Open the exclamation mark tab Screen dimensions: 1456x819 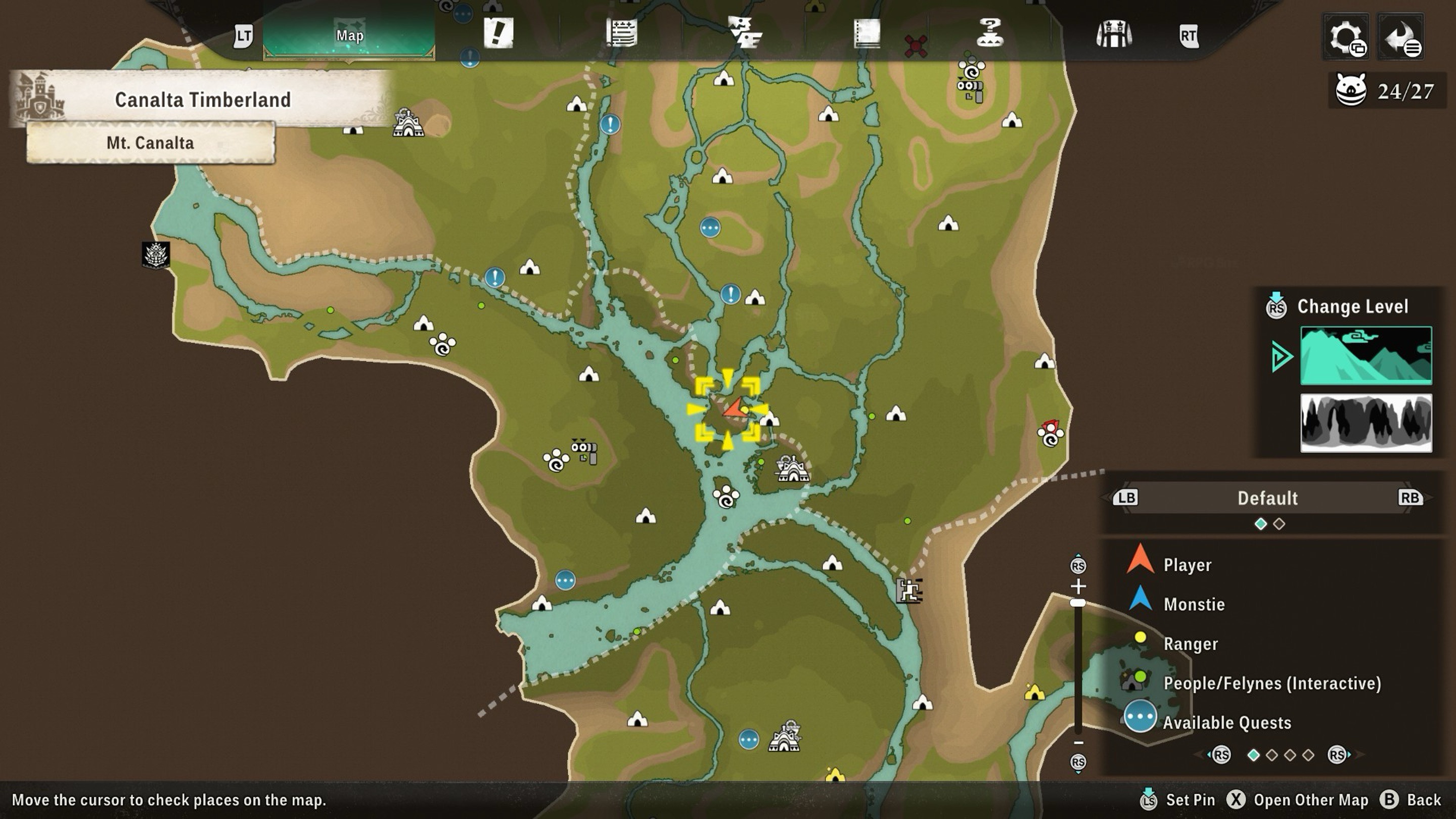[x=498, y=33]
